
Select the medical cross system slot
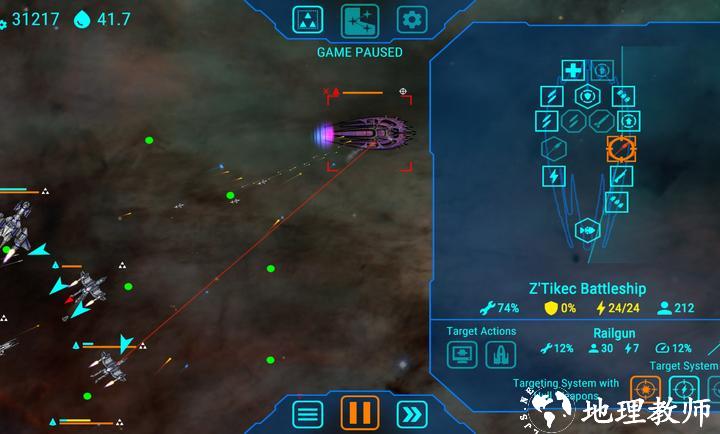click(573, 70)
